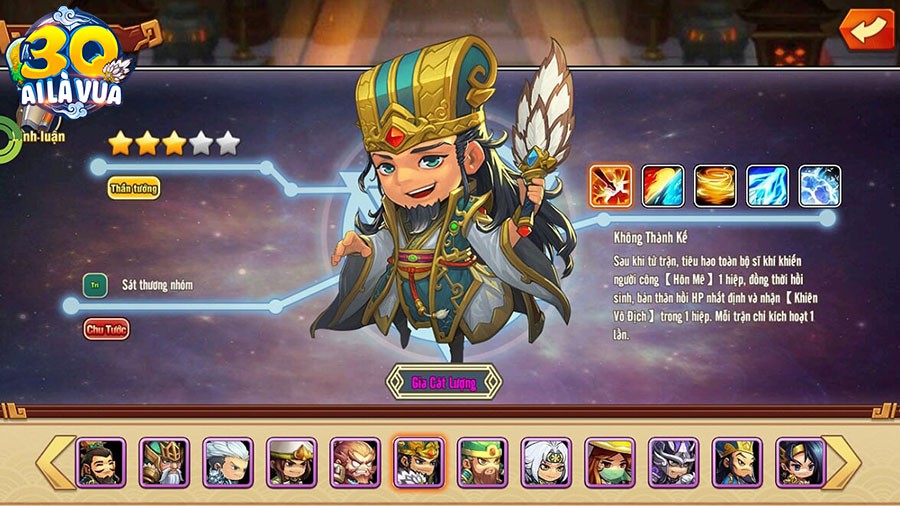Viewport: 900px width, 506px height.
Task: Select the white-haired elder hero with forehead mark
Action: tap(547, 462)
